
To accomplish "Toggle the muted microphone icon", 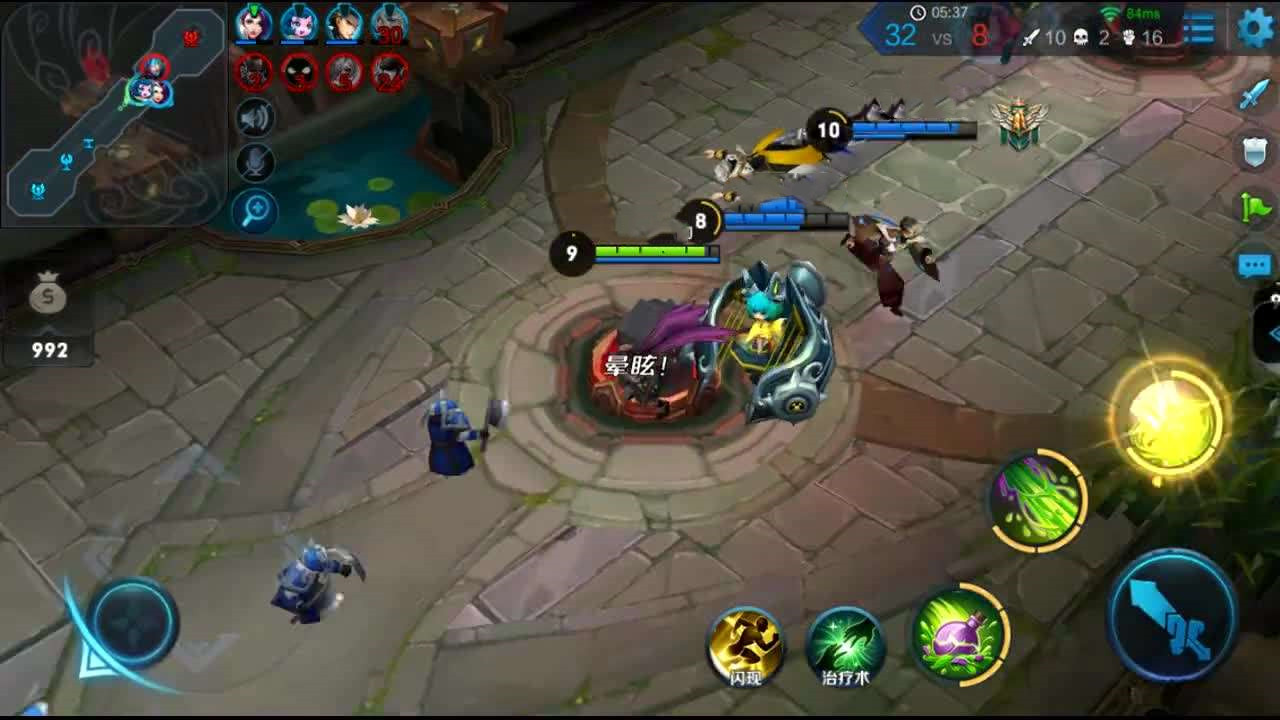I will pos(255,164).
